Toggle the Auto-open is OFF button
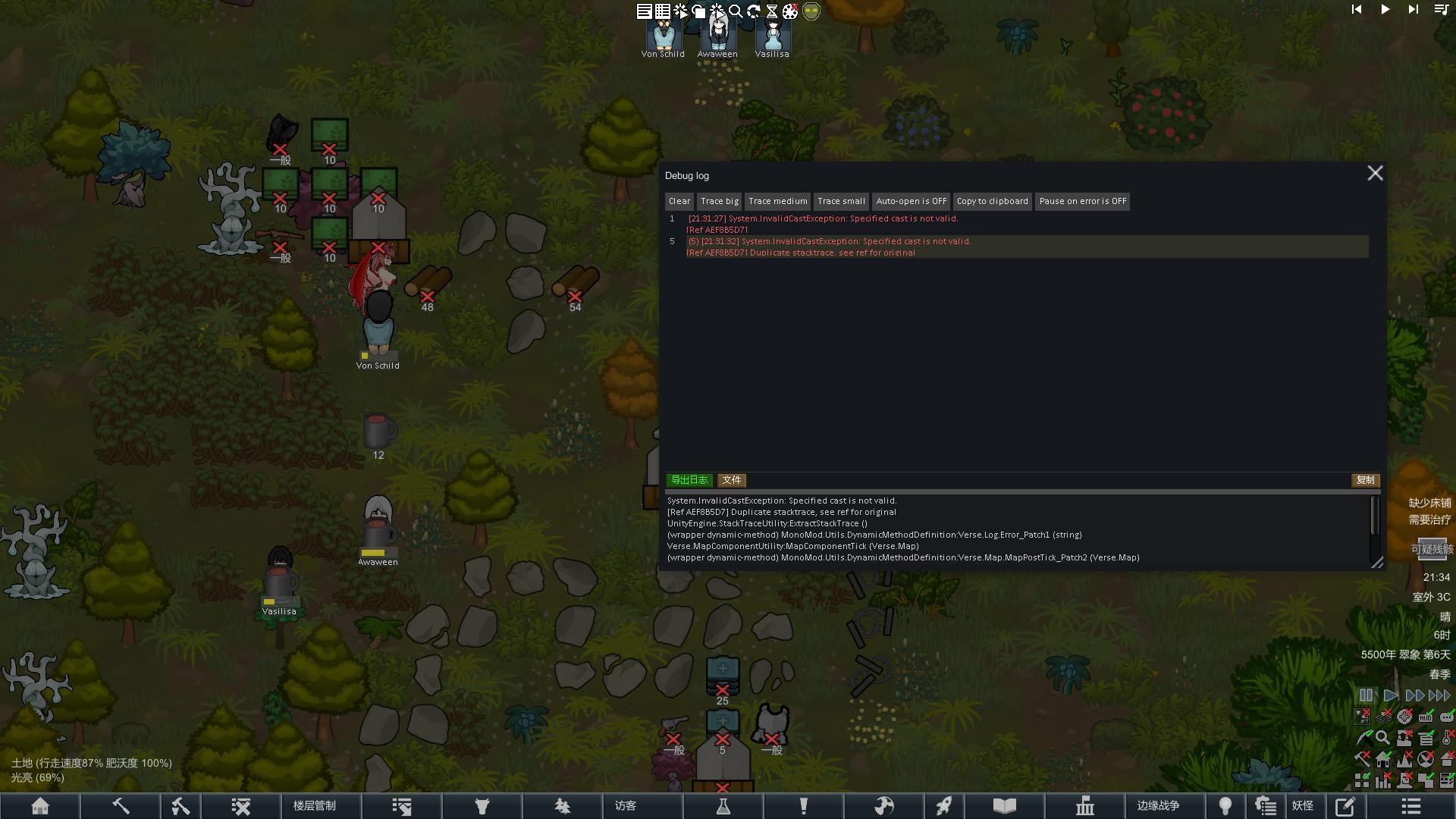This screenshot has width=1456, height=819. pyautogui.click(x=911, y=202)
